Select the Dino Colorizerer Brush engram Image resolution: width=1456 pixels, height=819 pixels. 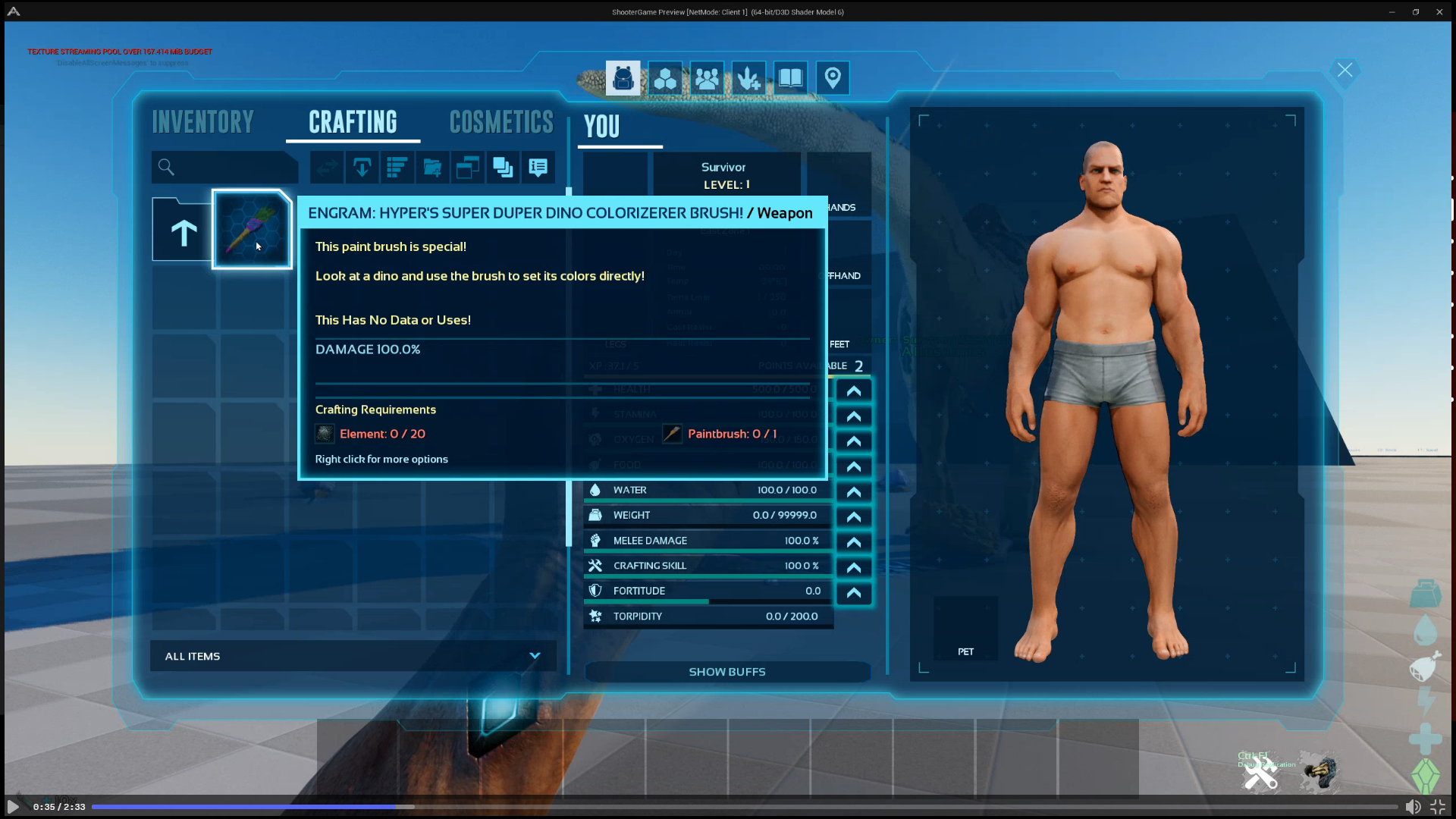252,229
